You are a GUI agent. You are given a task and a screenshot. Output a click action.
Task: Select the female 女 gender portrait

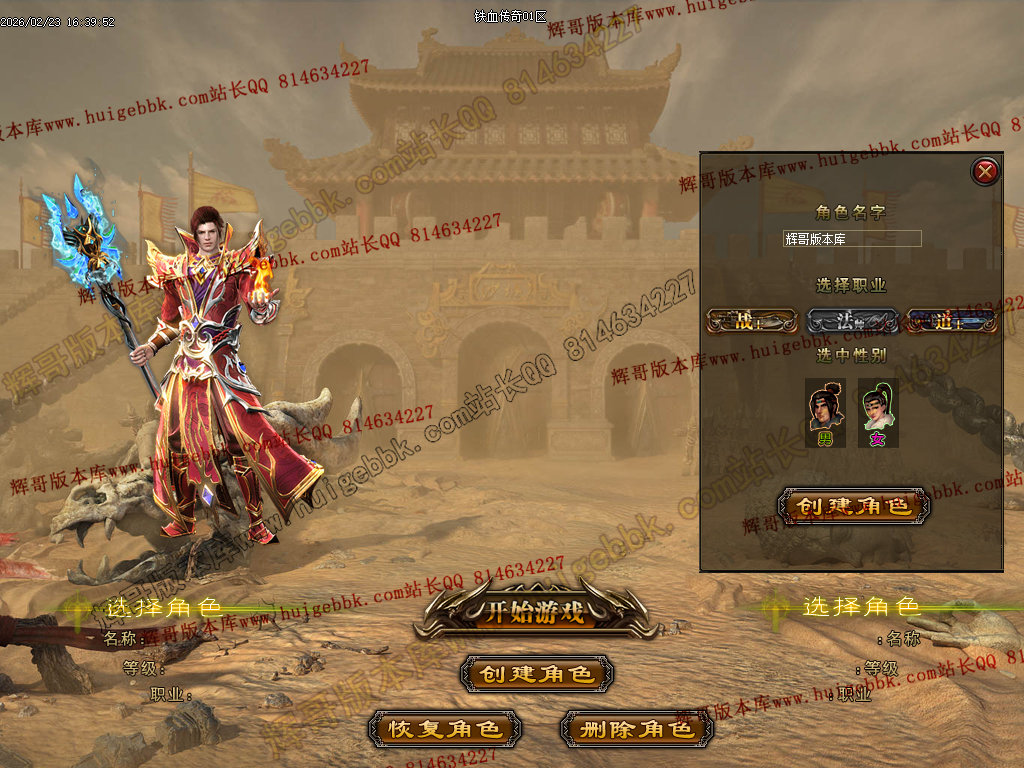[878, 412]
